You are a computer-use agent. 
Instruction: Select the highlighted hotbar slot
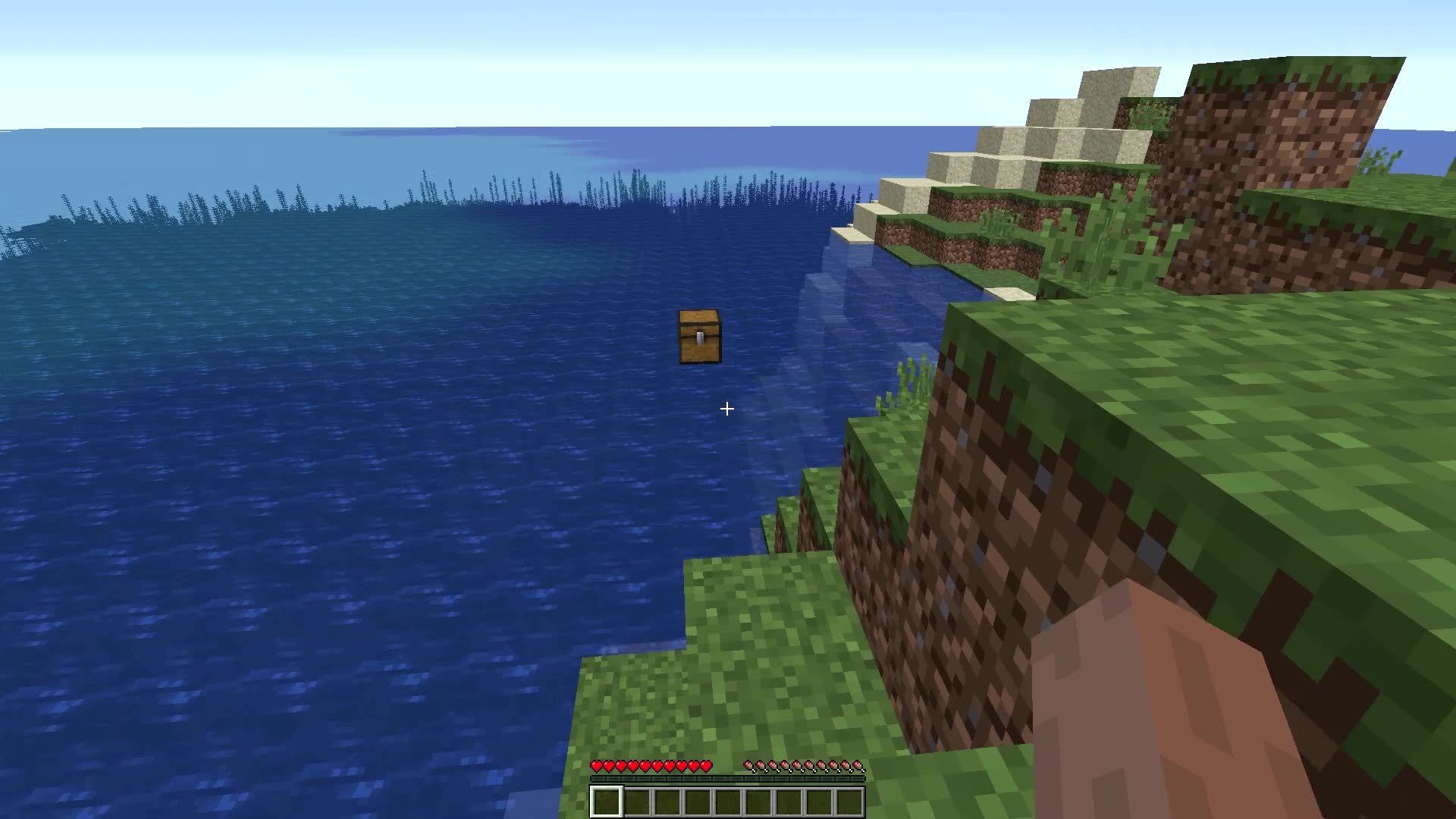click(606, 802)
